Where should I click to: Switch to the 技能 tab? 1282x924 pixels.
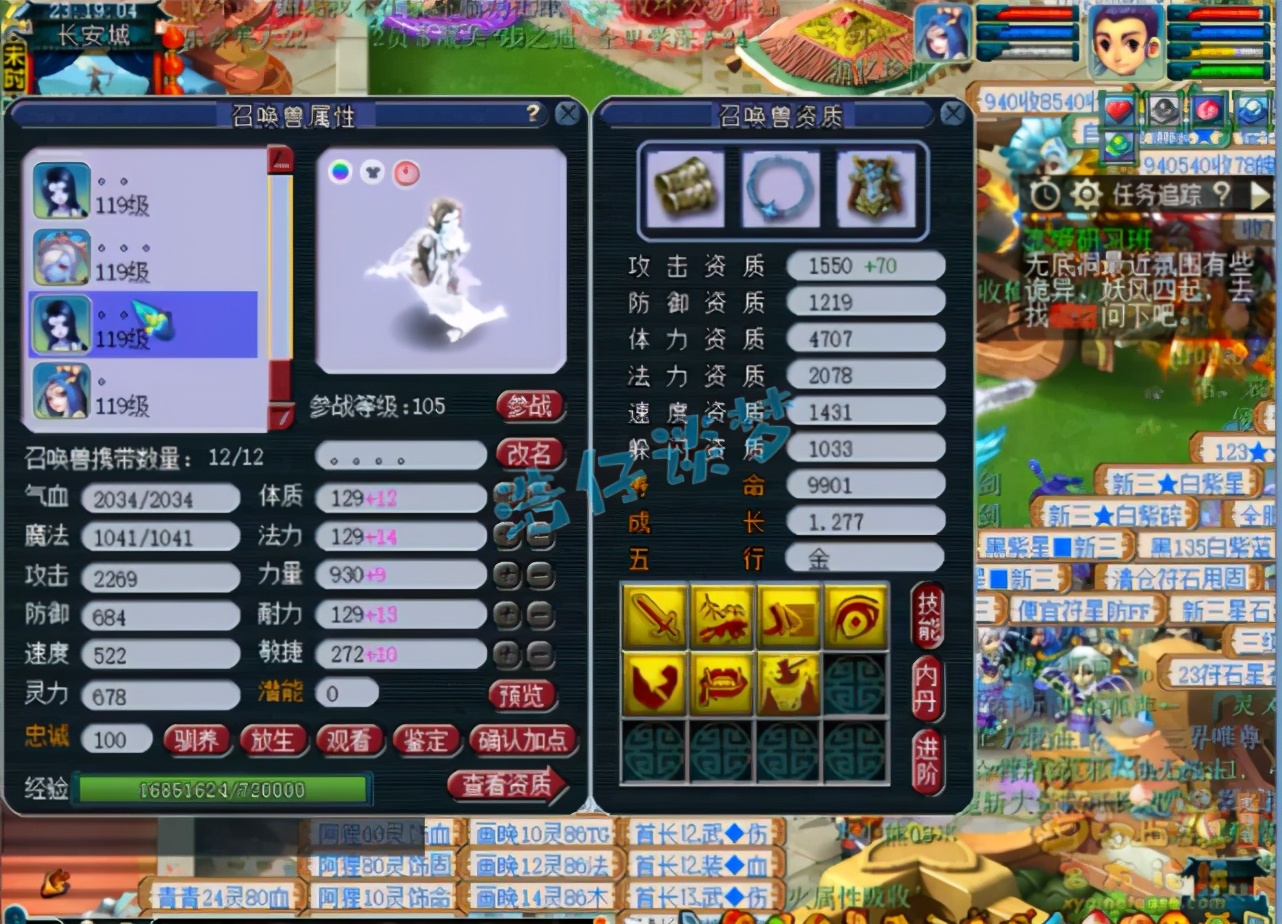[x=928, y=614]
